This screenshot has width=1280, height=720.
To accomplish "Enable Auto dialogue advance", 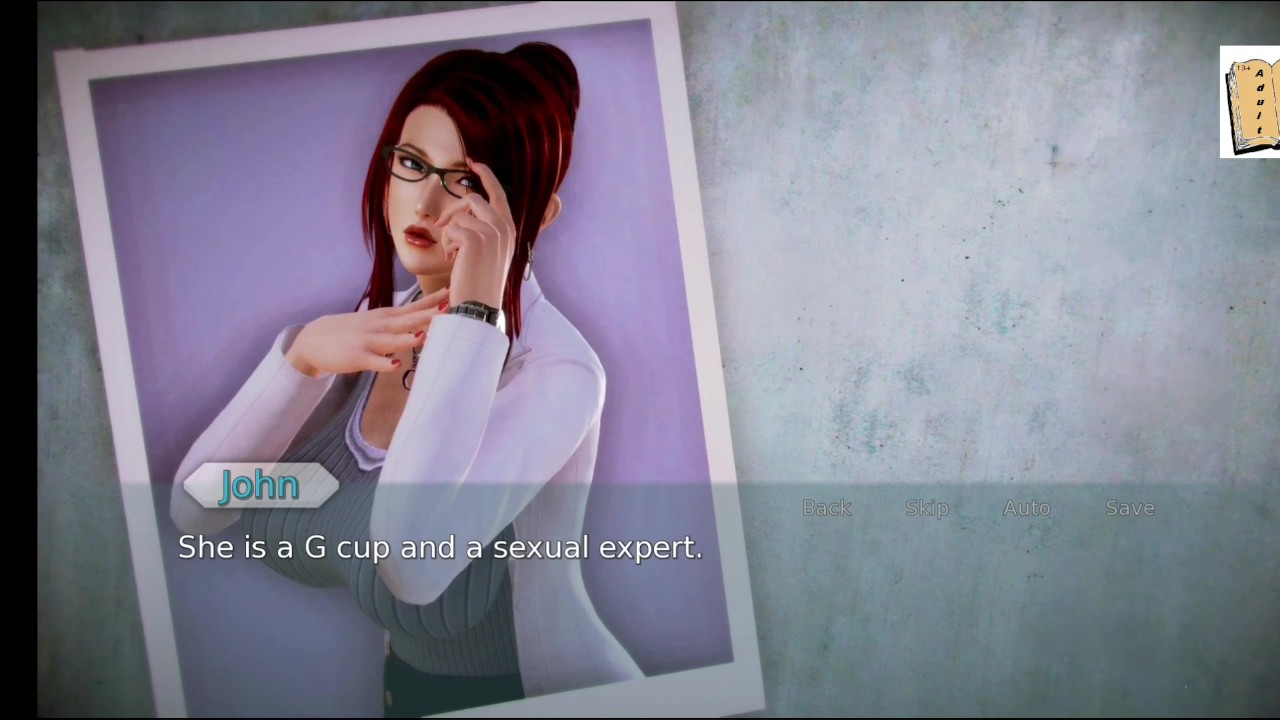I will pos(1026,508).
